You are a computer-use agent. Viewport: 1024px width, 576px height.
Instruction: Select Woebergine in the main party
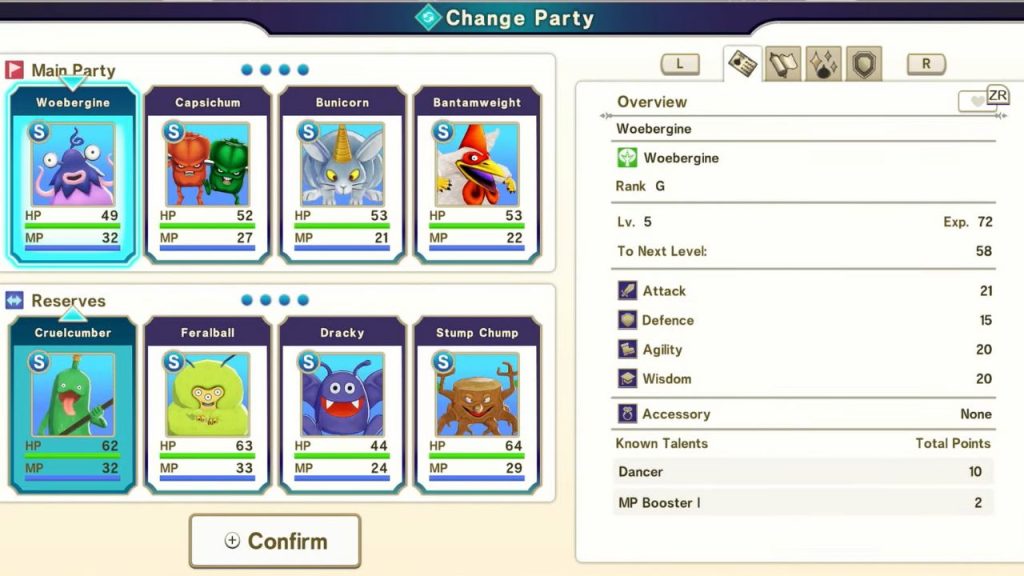72,175
